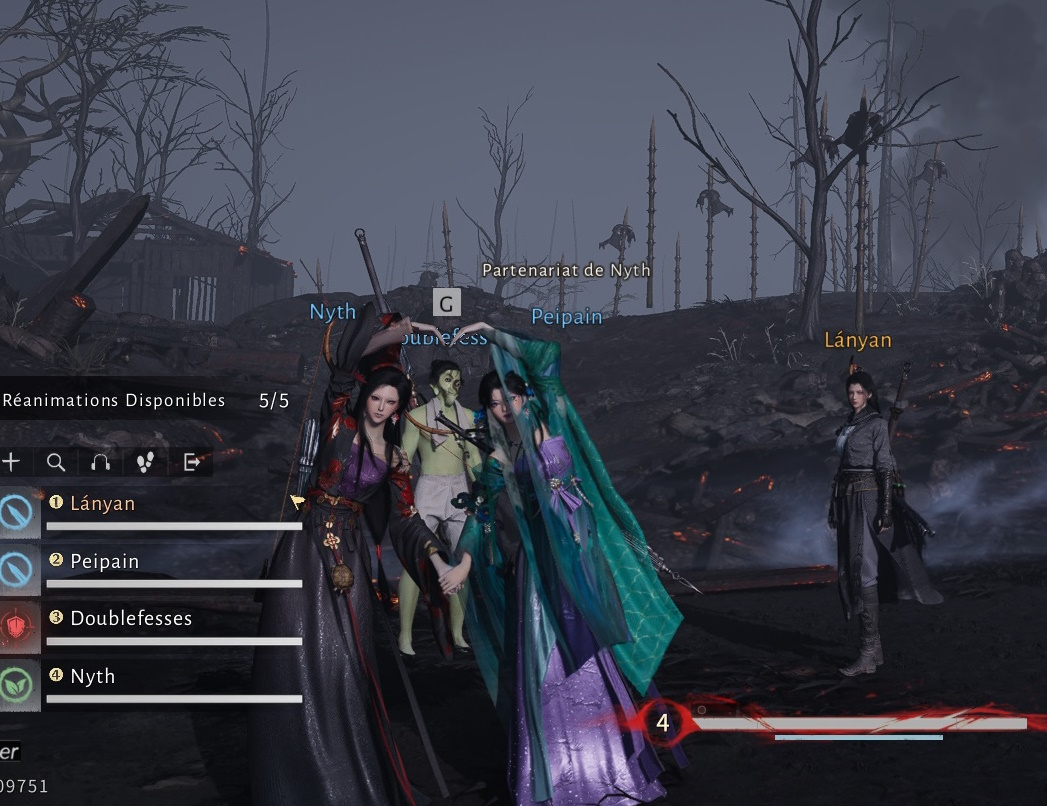Click Doublefesses' red shield role icon
Screen dimensions: 1047x806
coord(19,627)
